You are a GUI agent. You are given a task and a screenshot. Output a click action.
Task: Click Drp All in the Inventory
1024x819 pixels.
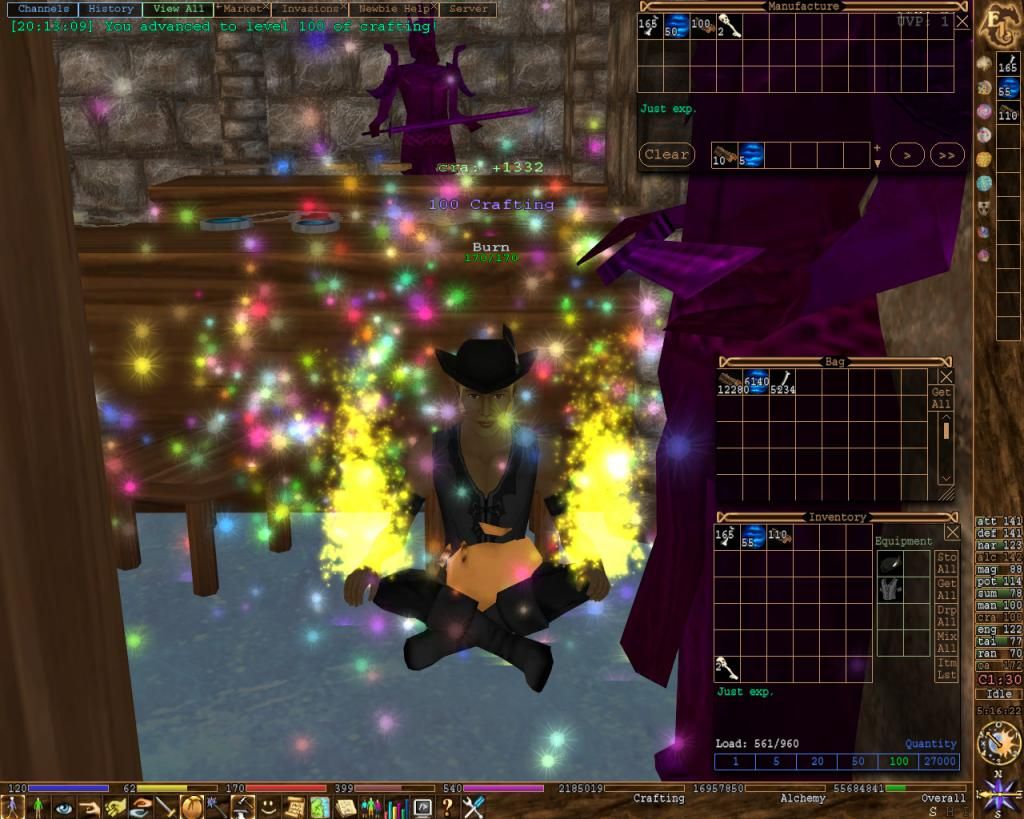coord(946,616)
